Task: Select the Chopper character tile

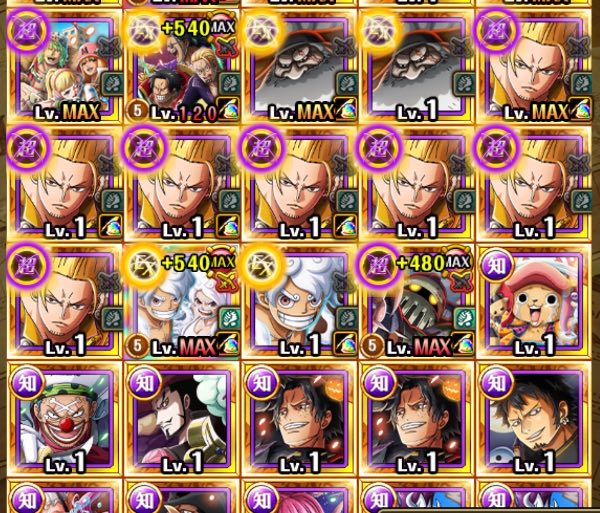Action: 534,300
